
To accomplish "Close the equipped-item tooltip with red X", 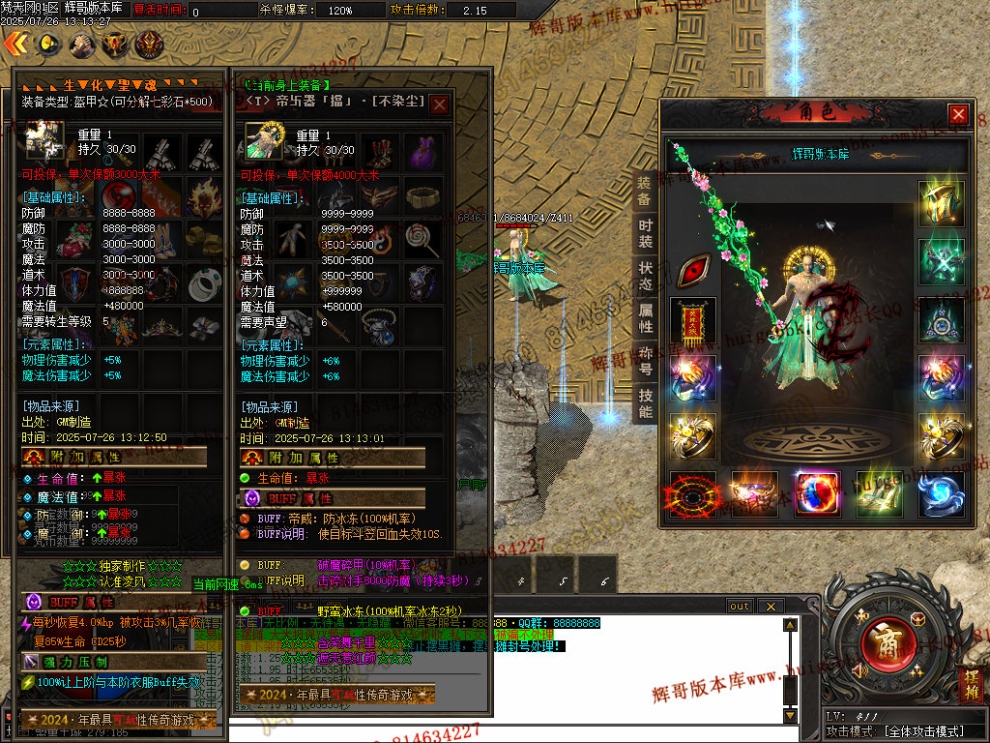I will (439, 103).
